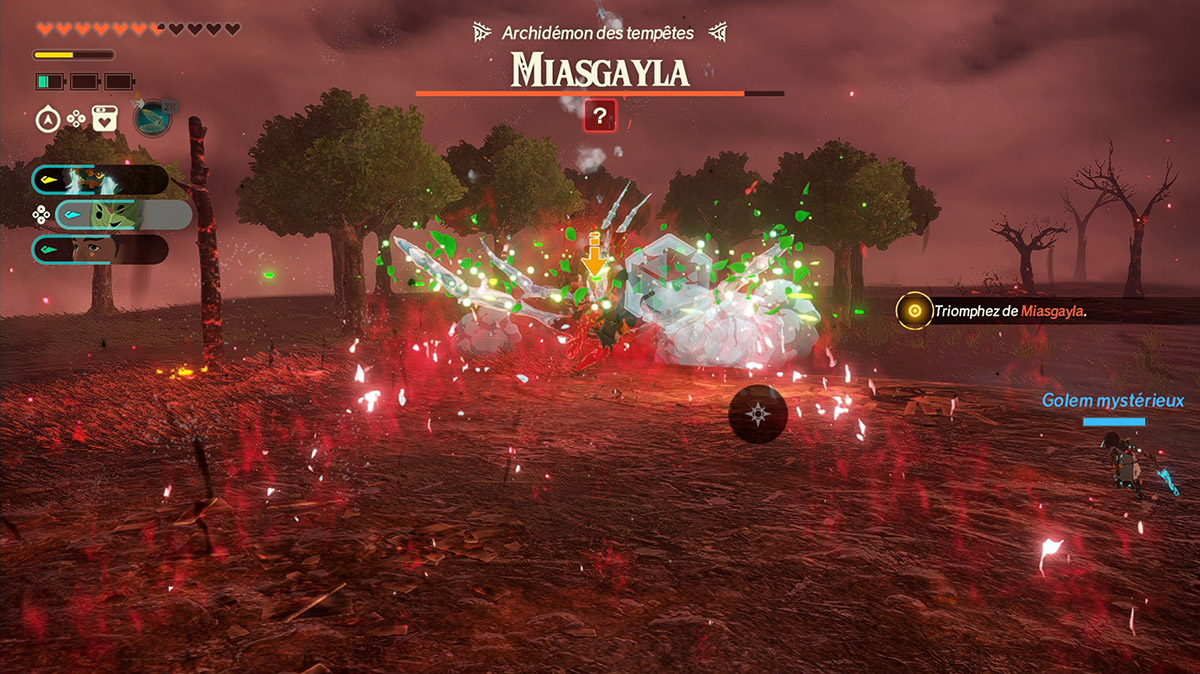Open the heart recovery item box
Image resolution: width=1200 pixels, height=674 pixels.
pyautogui.click(x=105, y=119)
